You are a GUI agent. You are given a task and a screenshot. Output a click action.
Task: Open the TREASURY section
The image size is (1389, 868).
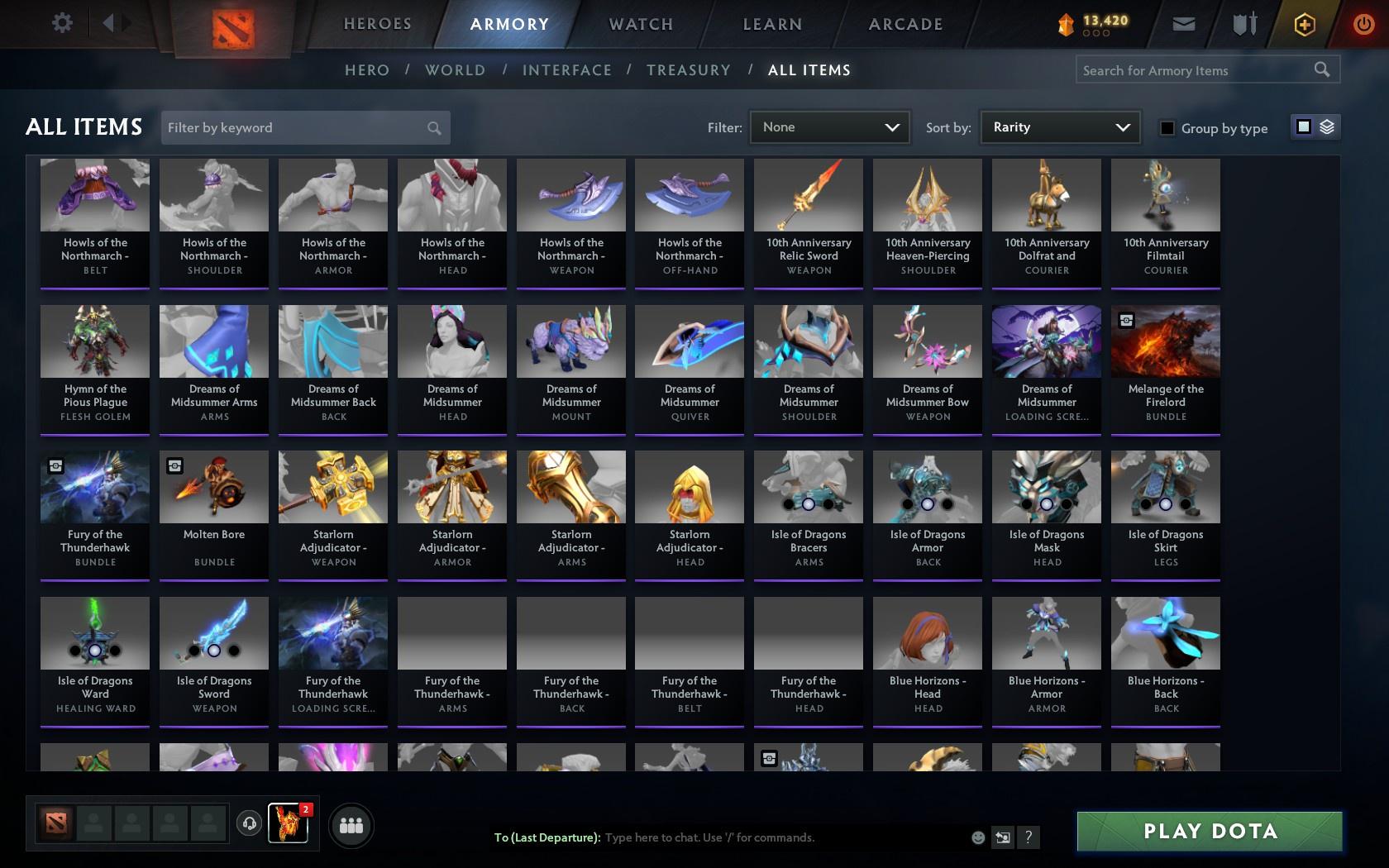pos(688,70)
